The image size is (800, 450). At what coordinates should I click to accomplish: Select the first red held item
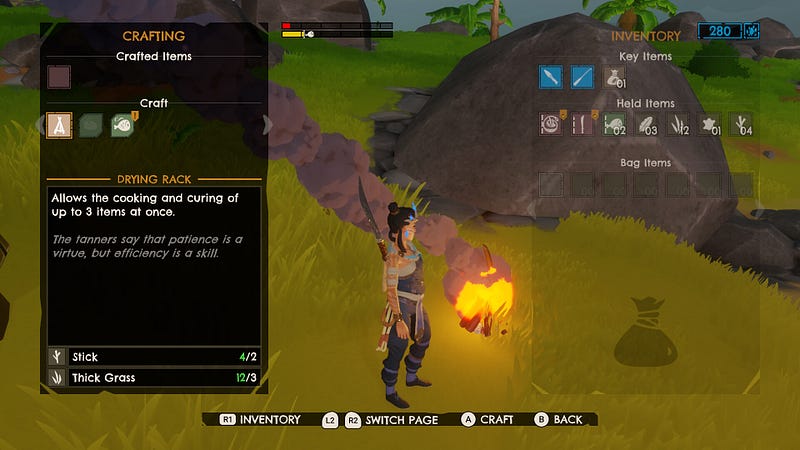[550, 124]
